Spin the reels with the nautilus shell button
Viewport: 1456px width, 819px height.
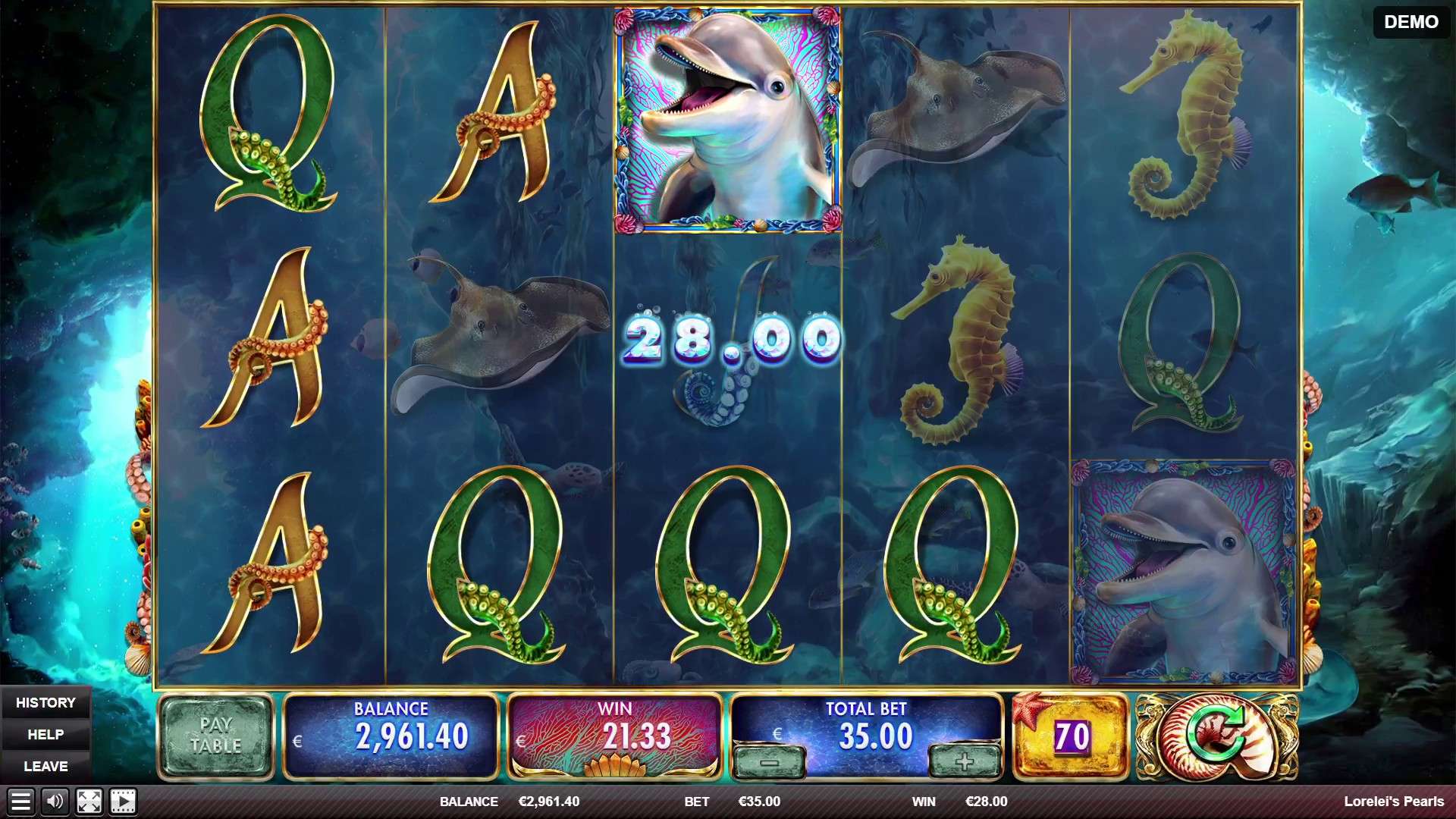[x=1216, y=736]
